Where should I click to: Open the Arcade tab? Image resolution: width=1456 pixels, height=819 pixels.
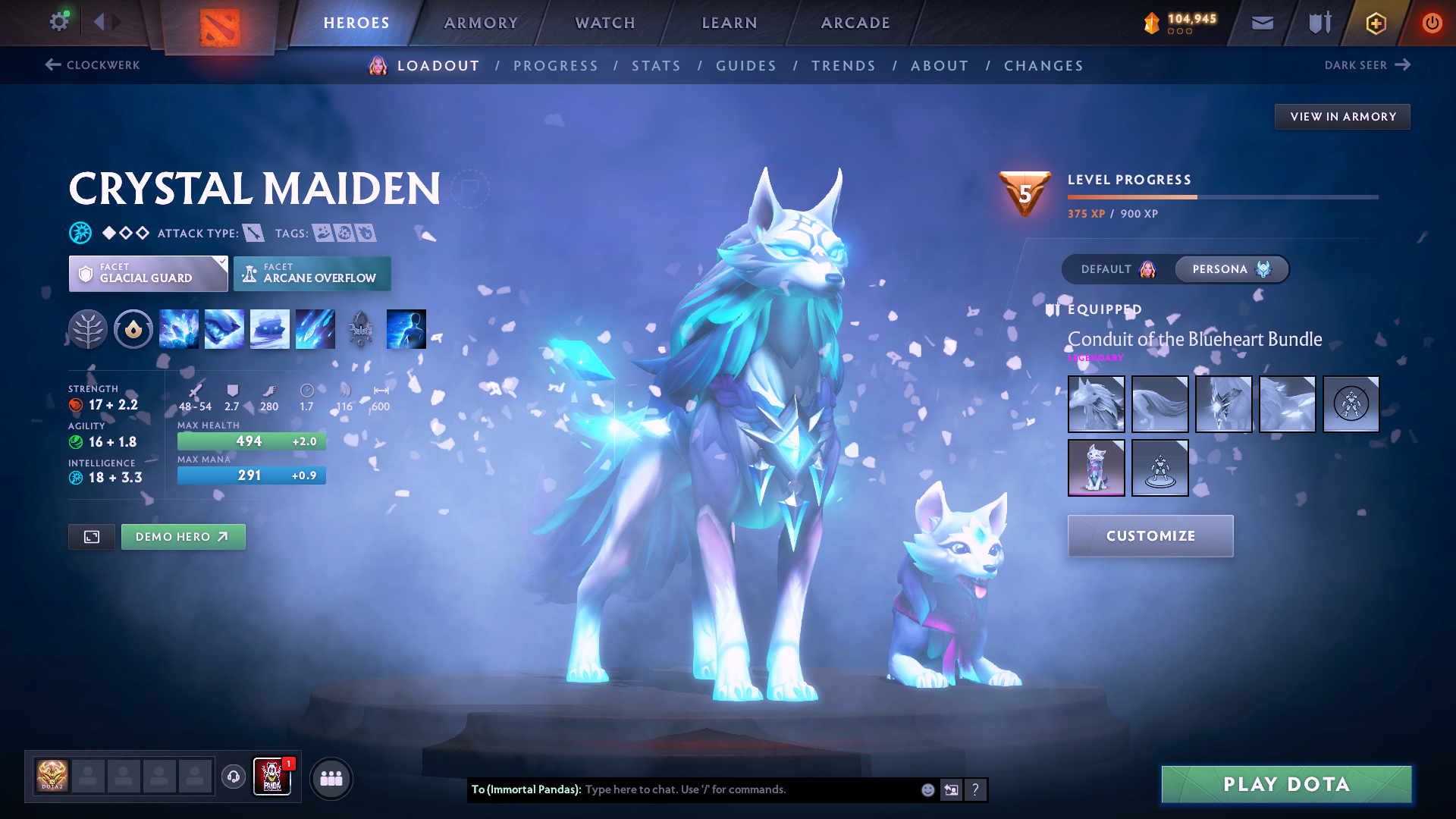pyautogui.click(x=855, y=23)
